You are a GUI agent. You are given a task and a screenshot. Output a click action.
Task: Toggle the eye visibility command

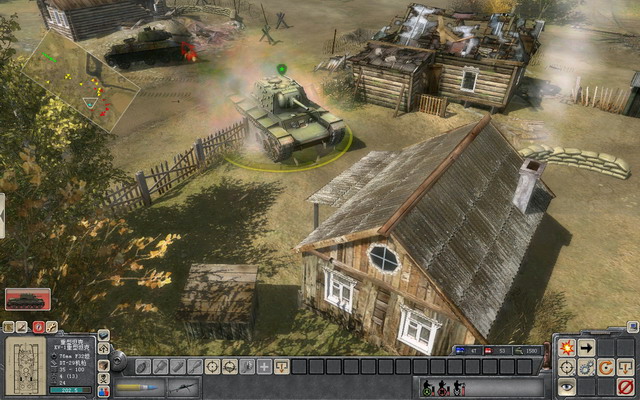pos(567,386)
